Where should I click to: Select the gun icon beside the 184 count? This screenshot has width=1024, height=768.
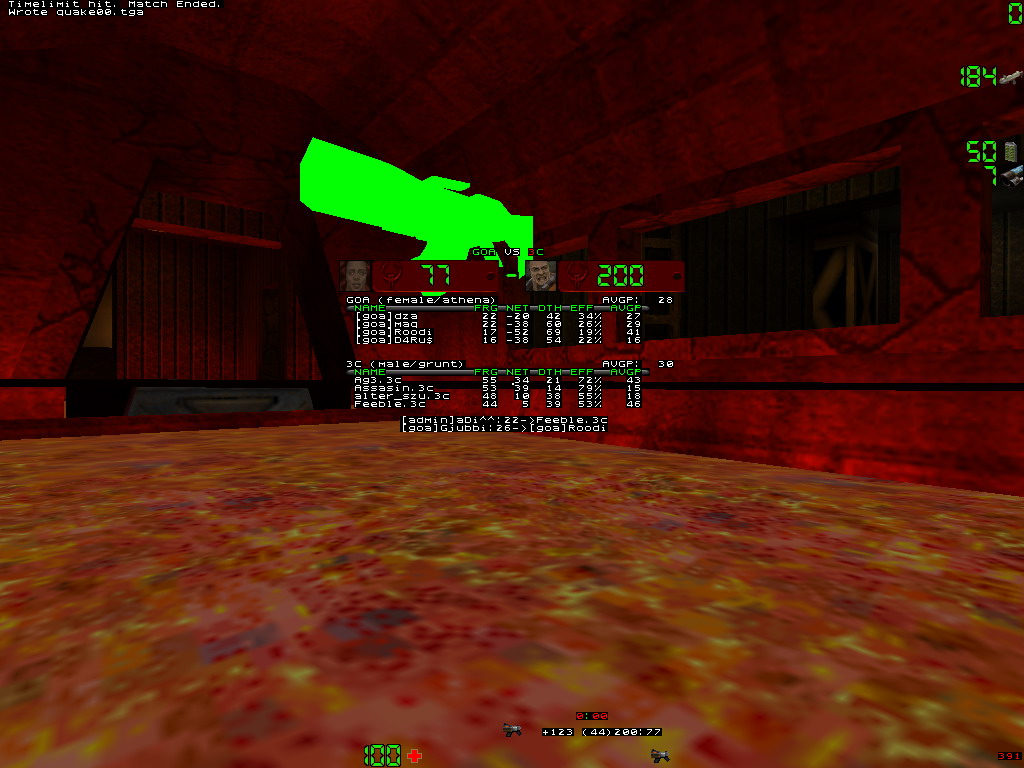pyautogui.click(x=1010, y=77)
